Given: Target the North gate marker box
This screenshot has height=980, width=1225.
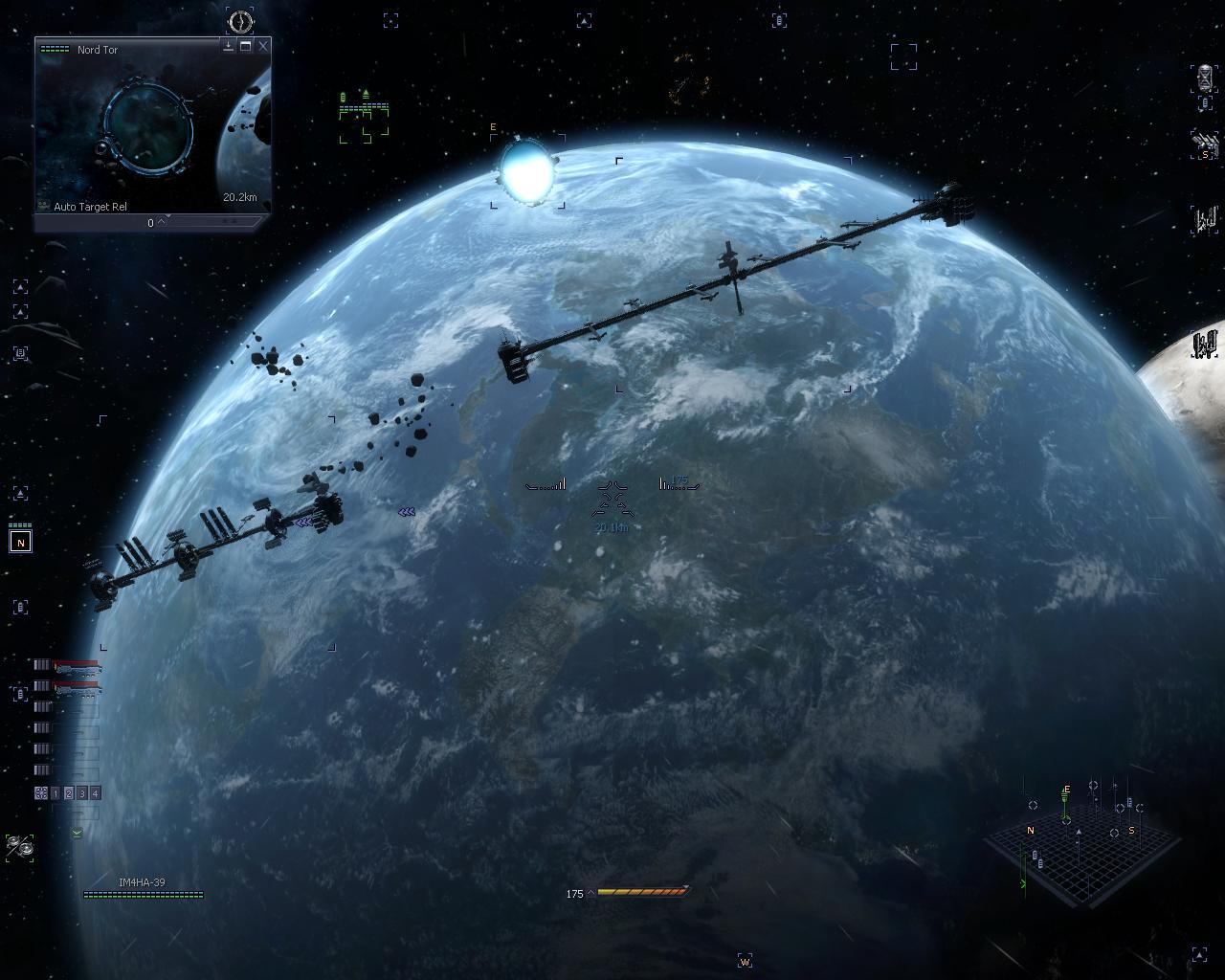Looking at the screenshot, I should (20, 543).
